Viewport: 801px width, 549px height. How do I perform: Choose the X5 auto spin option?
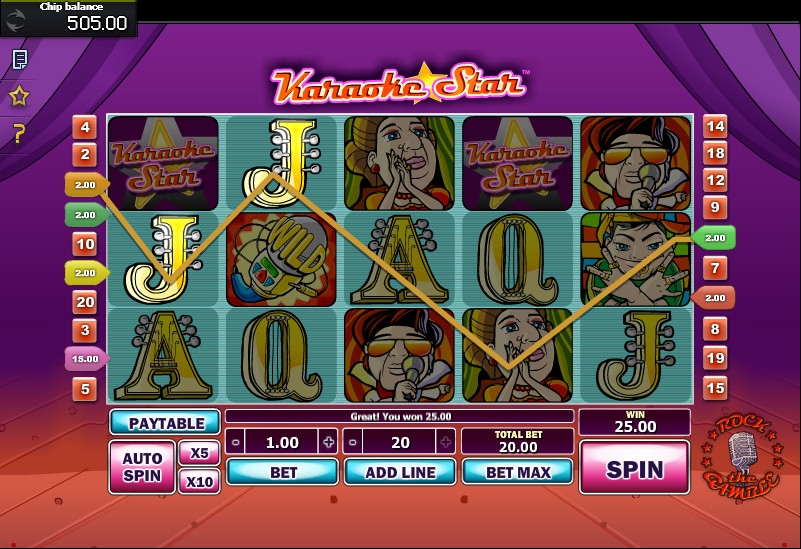point(199,453)
